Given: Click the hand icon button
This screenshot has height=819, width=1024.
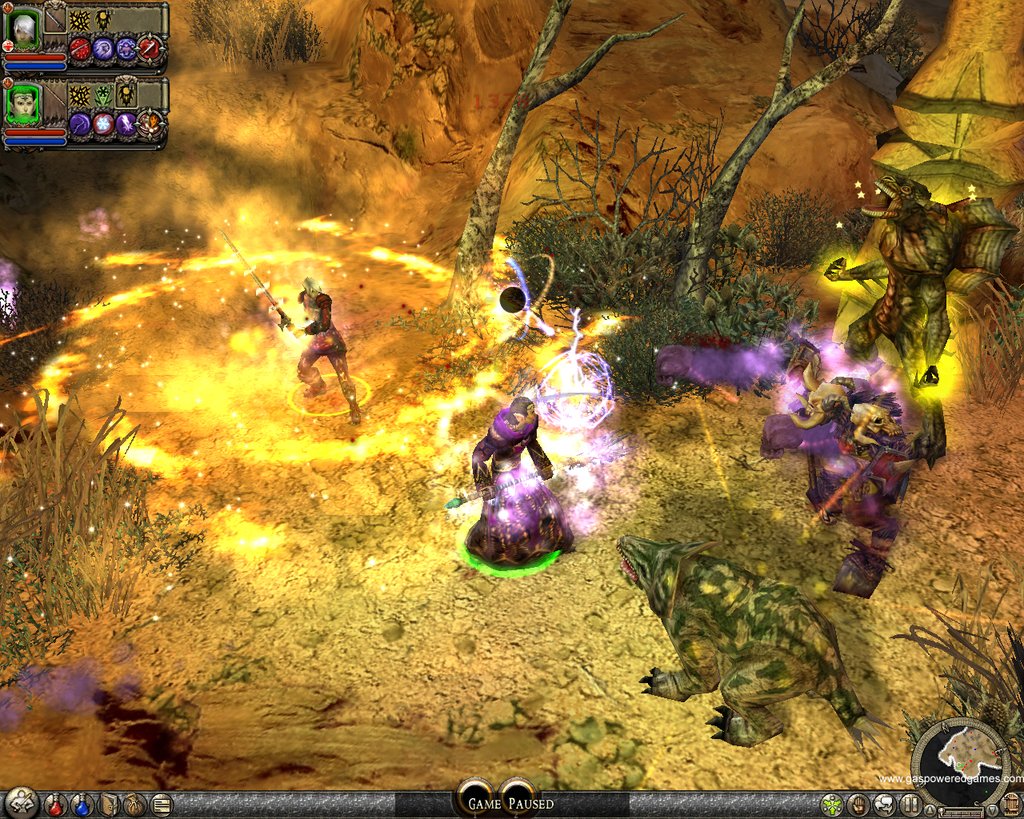Looking at the screenshot, I should (x=858, y=804).
